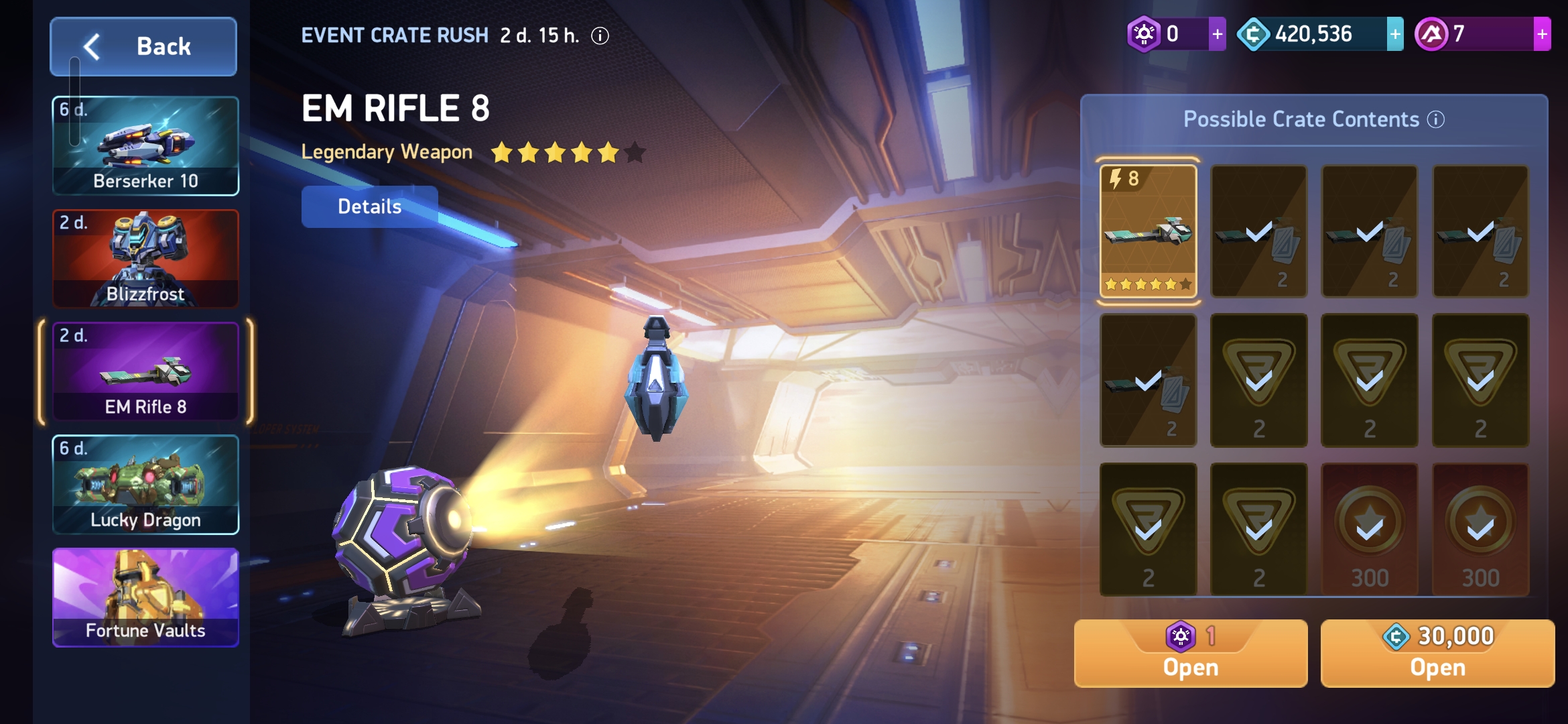Add pink A-coin currency
The width and height of the screenshot is (1568, 724).
(1542, 34)
